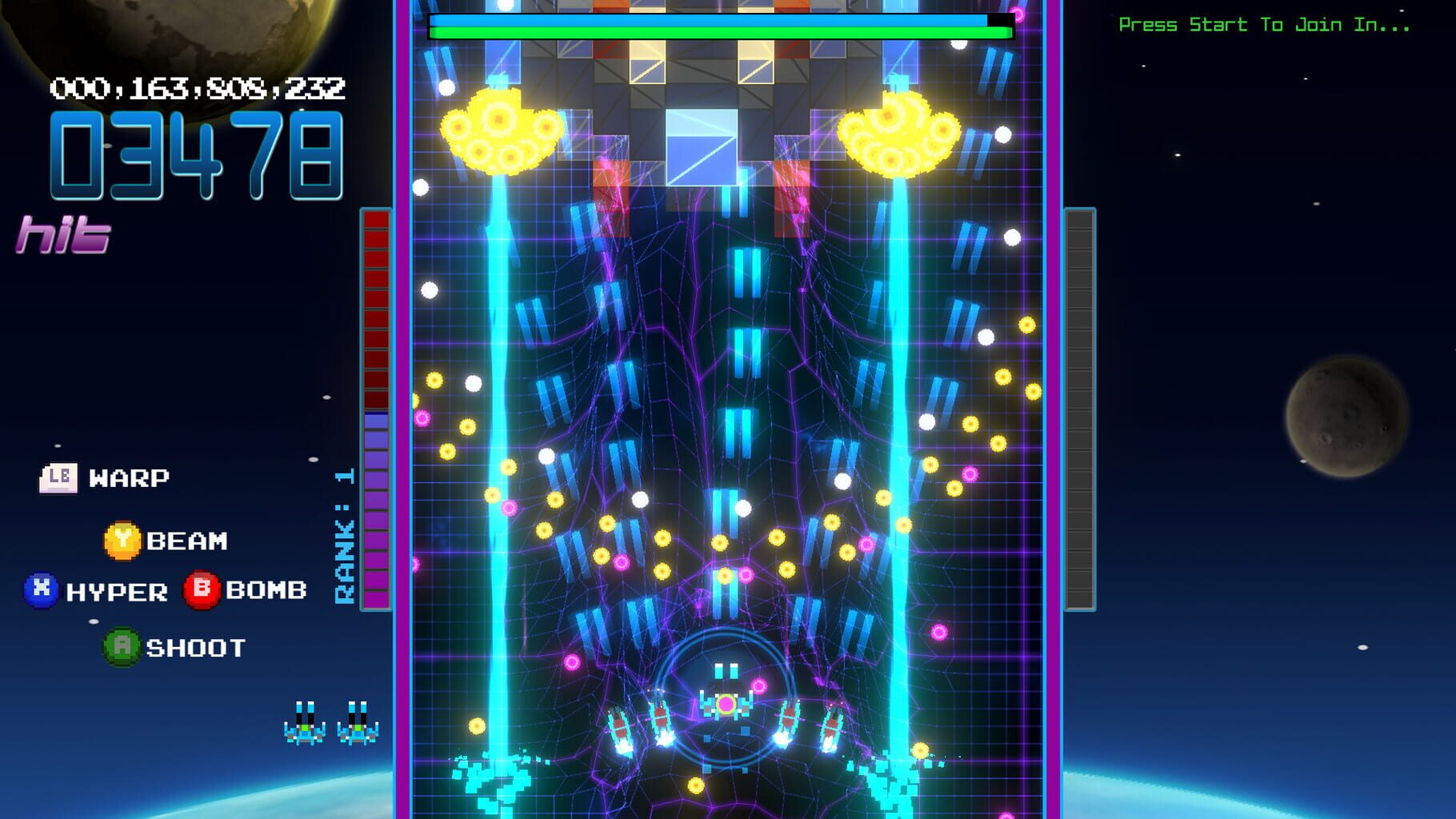
Task: Select the yellow Y BEAM button icon
Action: coord(122,540)
